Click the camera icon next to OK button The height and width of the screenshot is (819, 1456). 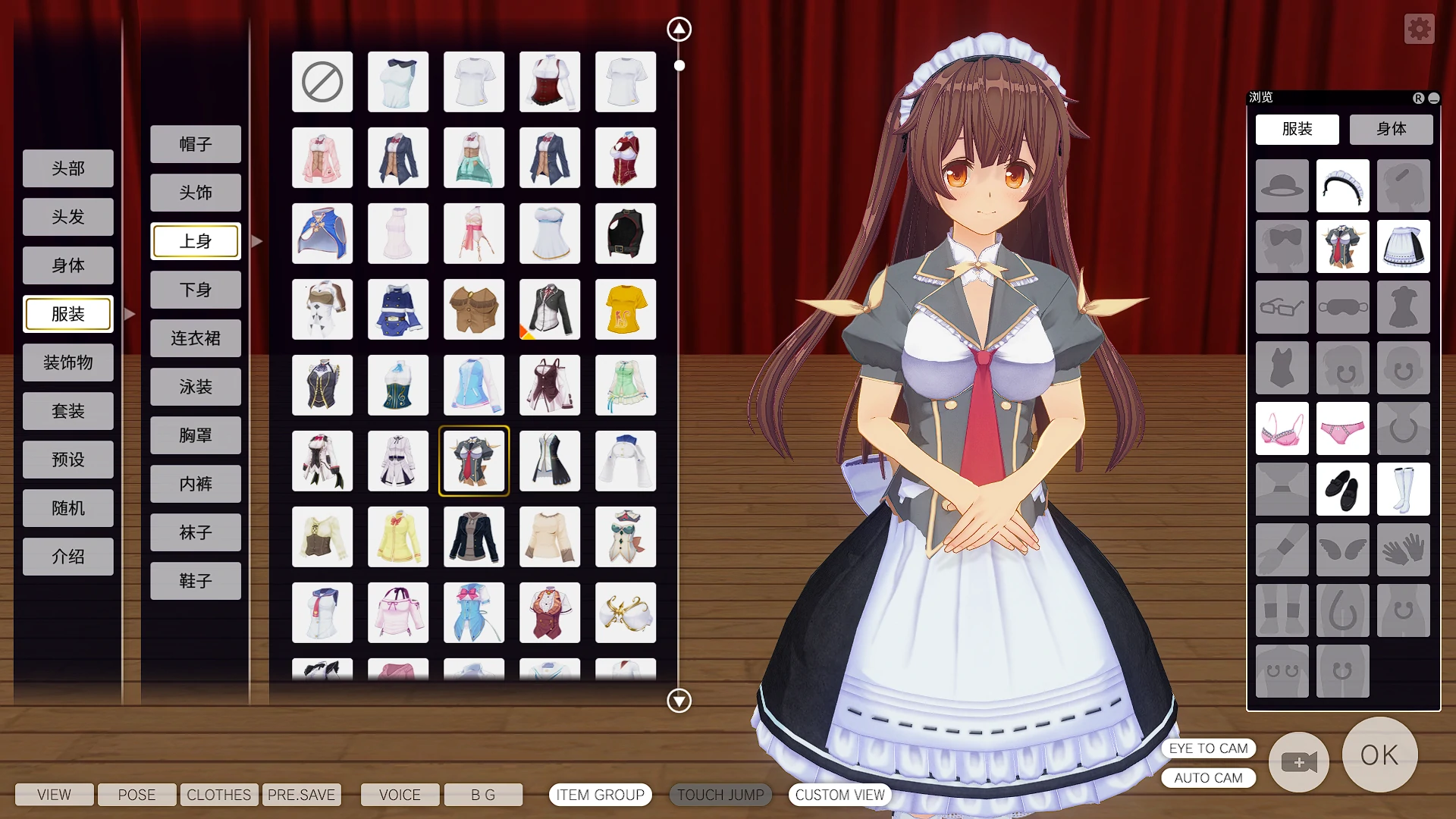coord(1298,763)
